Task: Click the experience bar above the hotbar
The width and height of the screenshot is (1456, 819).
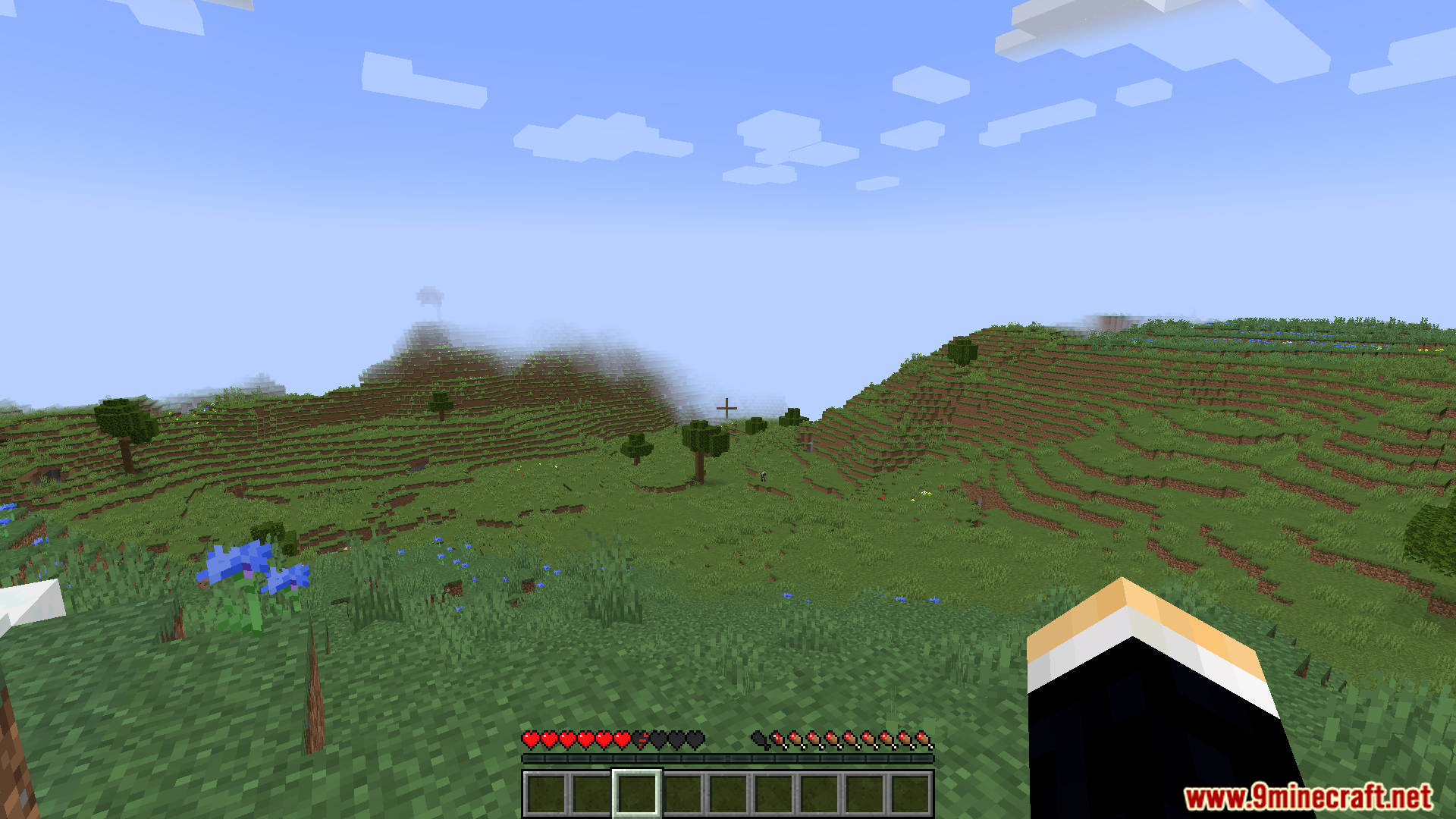Action: (726, 761)
